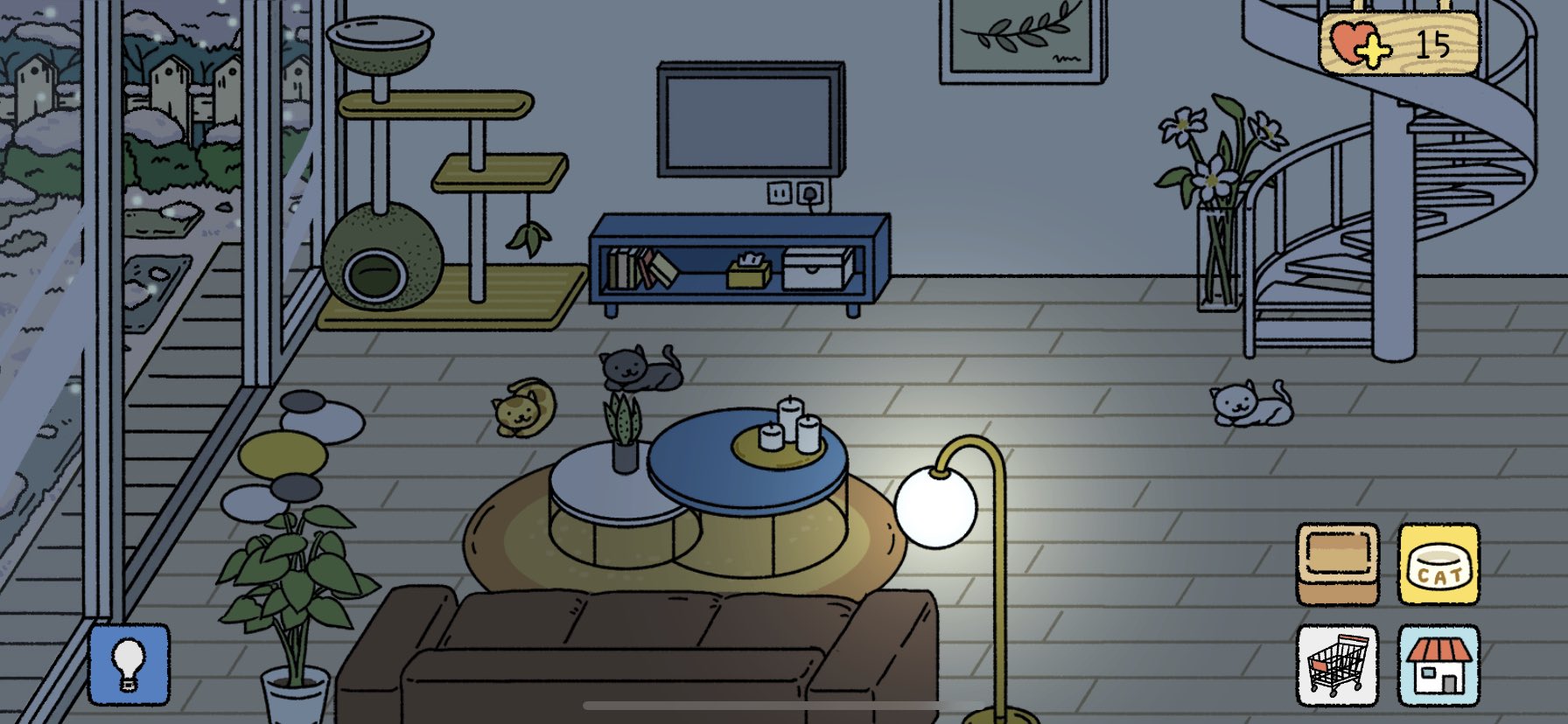Viewport: 1568px width, 724px height.
Task: Tap the framed leaf wall art
Action: pyautogui.click(x=1020, y=39)
